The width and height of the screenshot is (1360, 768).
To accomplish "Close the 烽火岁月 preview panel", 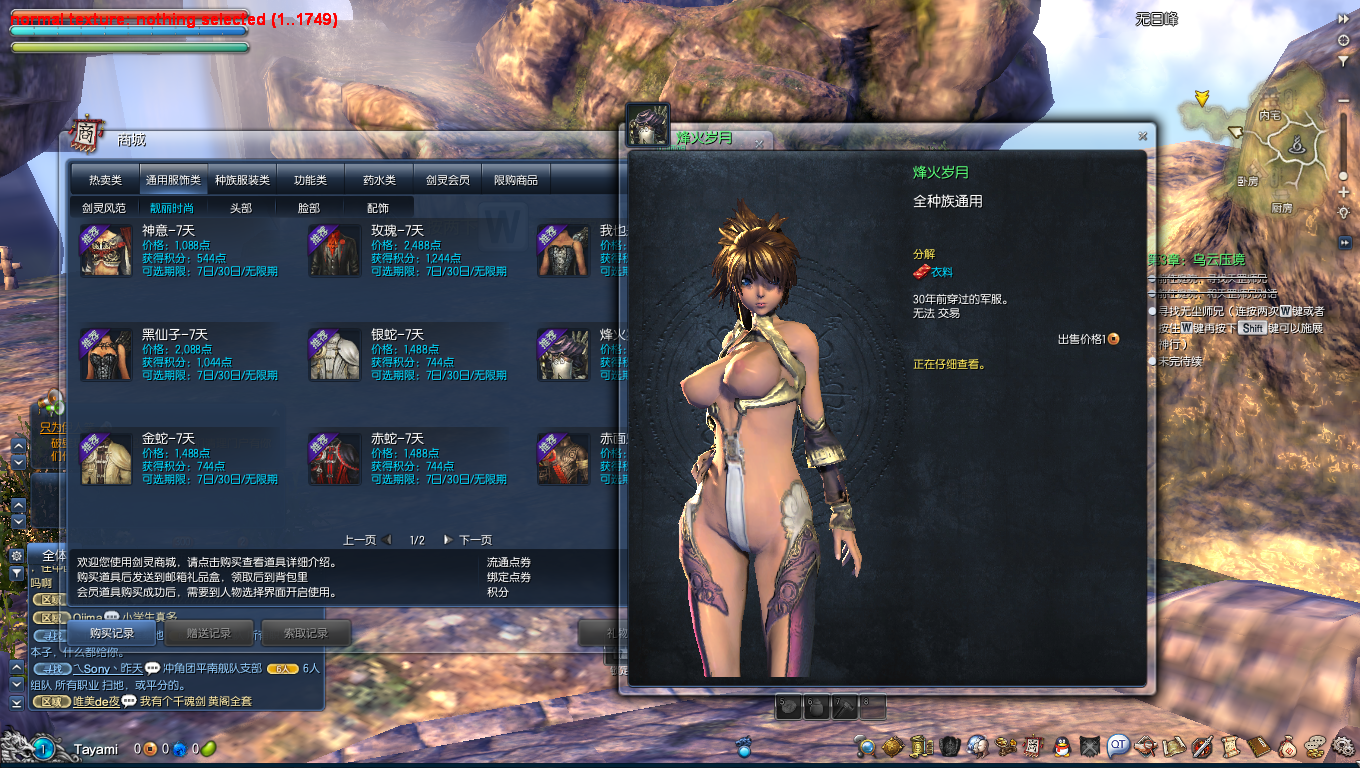I will (x=1142, y=136).
